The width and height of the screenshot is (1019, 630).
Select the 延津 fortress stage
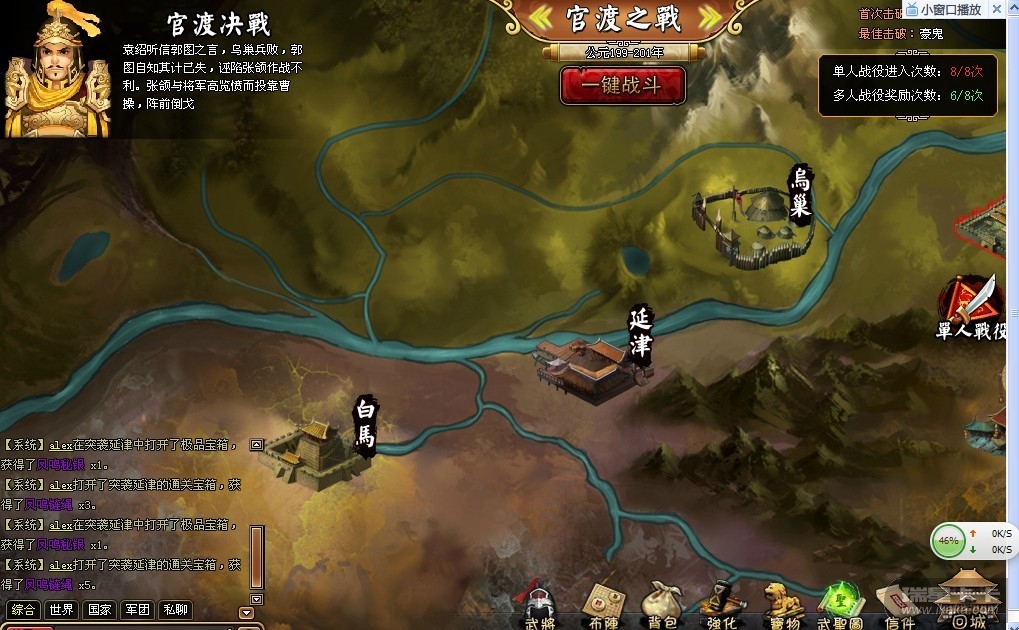[x=590, y=368]
